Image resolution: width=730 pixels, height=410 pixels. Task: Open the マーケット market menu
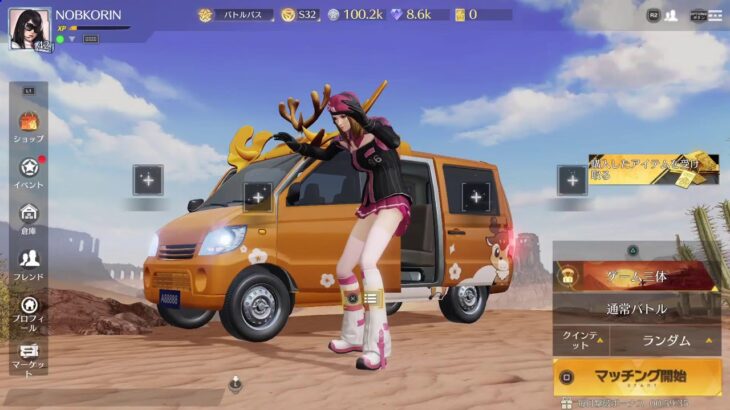coord(29,357)
